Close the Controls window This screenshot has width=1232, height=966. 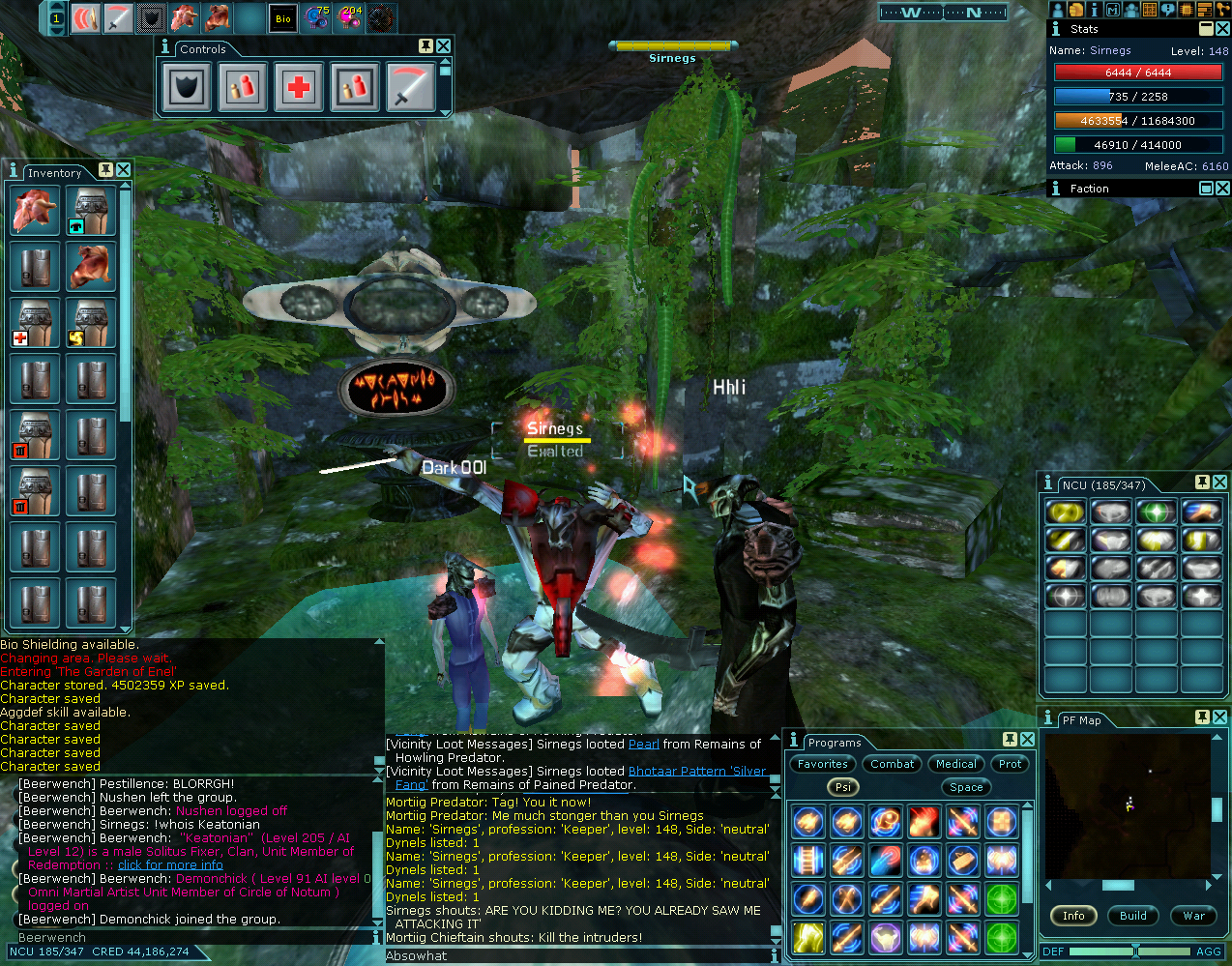coord(443,46)
